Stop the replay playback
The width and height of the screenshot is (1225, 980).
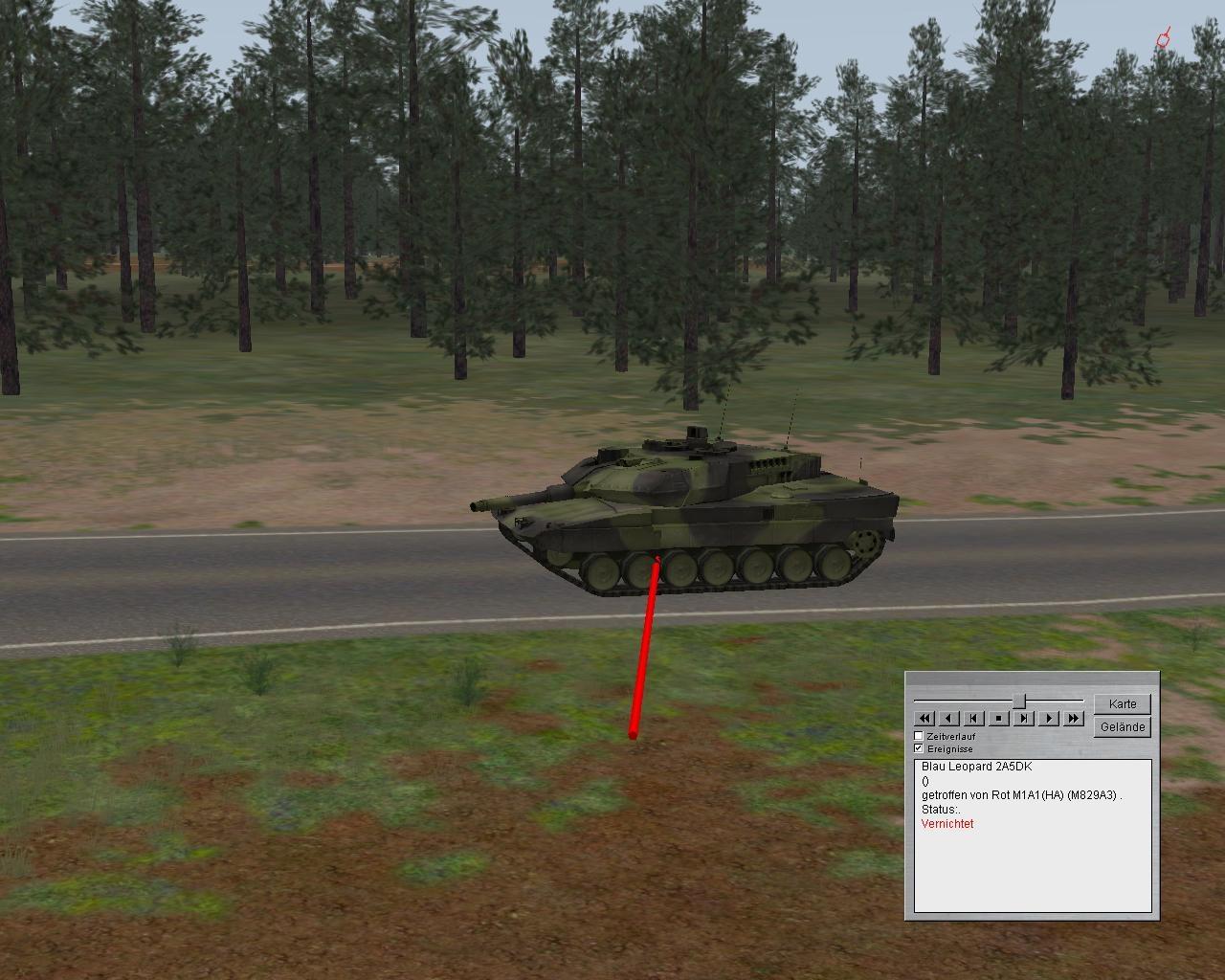[x=999, y=718]
